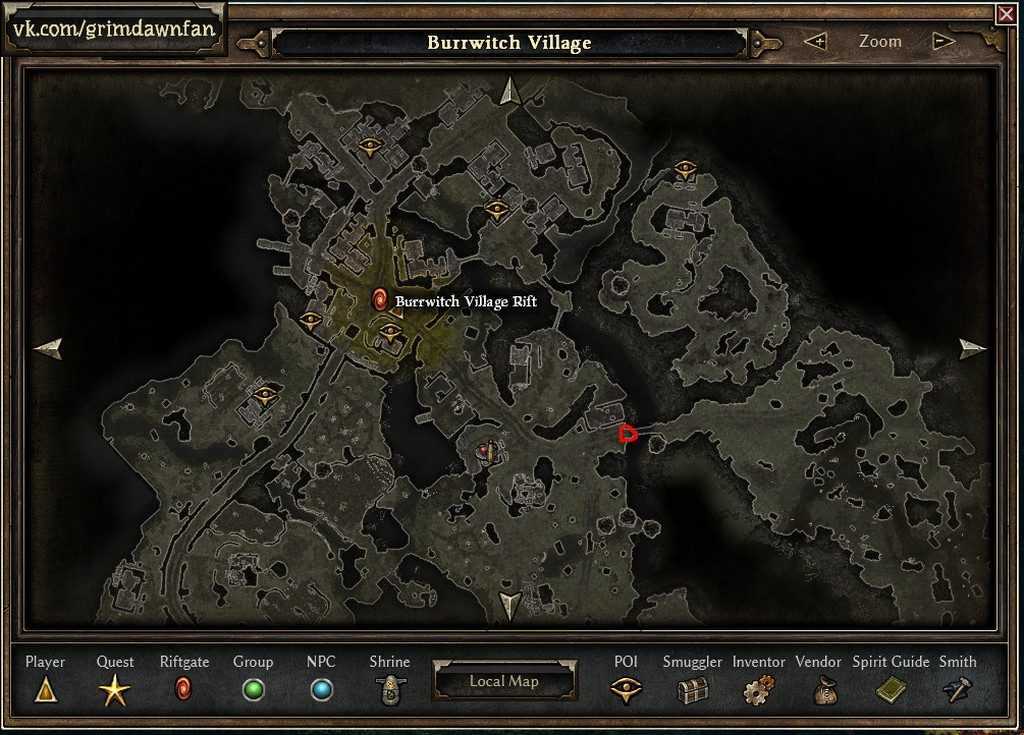Toggle the POI eye legend entry
The height and width of the screenshot is (735, 1024).
point(626,689)
